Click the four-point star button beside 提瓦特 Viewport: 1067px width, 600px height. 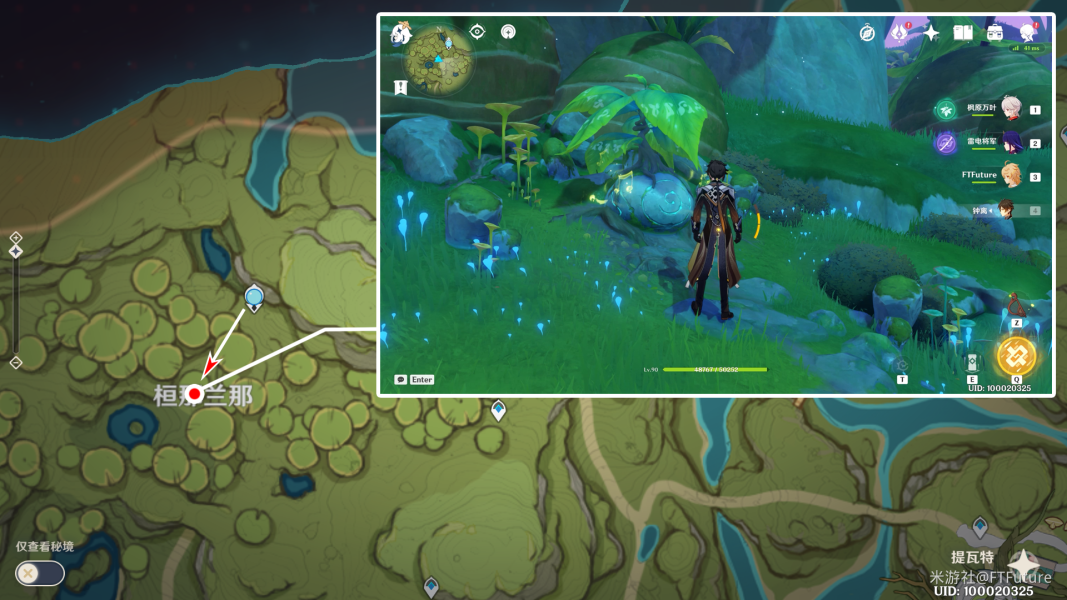click(1024, 564)
